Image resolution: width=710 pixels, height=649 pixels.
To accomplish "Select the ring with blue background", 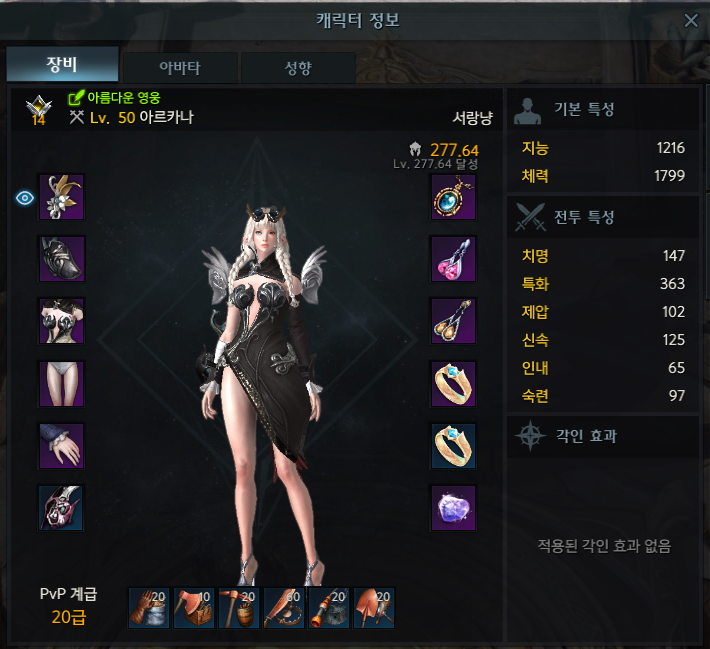I will pyautogui.click(x=453, y=446).
